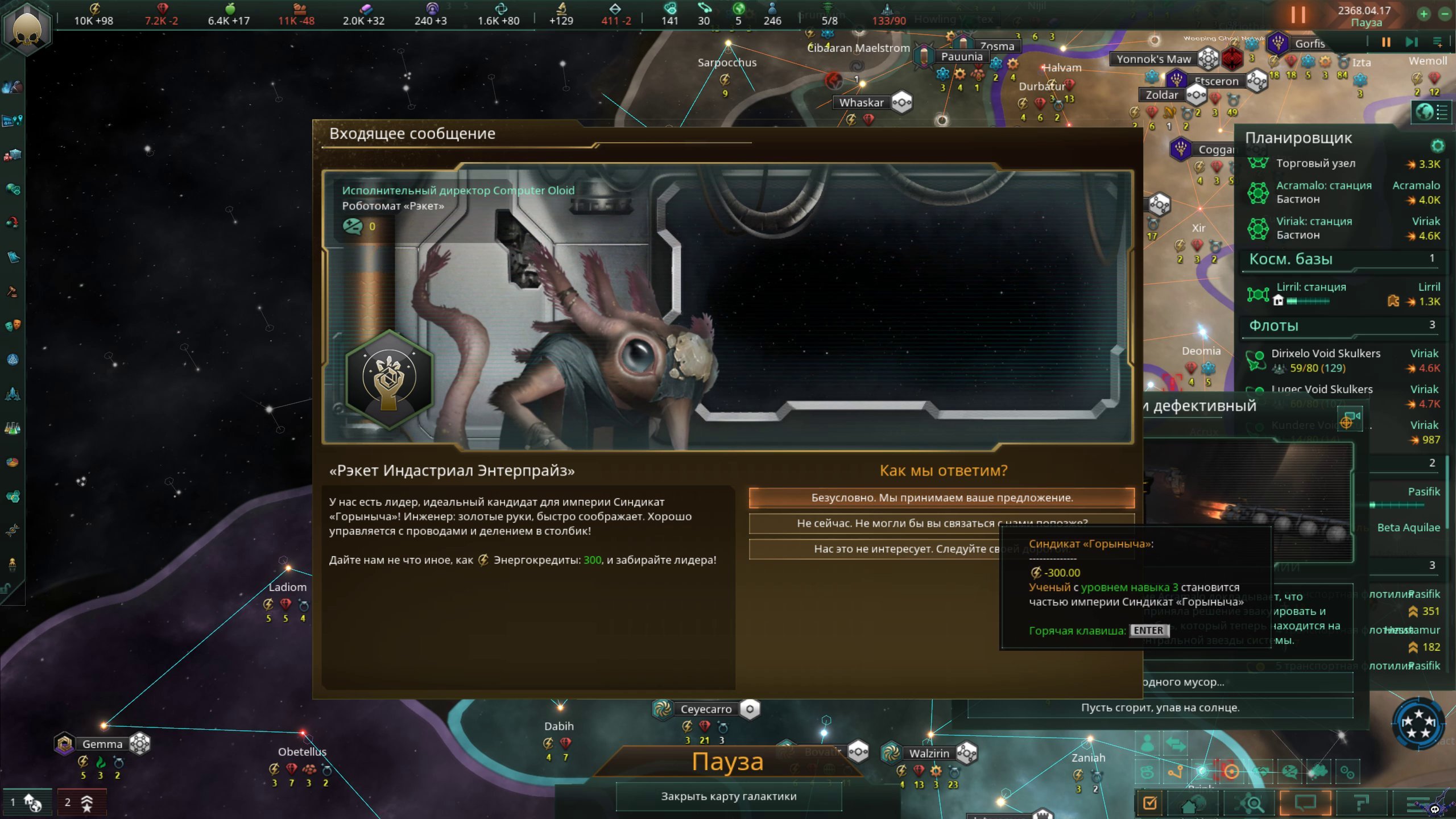1456x819 pixels.
Task: Toggle the red pause button by the date
Action: tap(1298, 15)
